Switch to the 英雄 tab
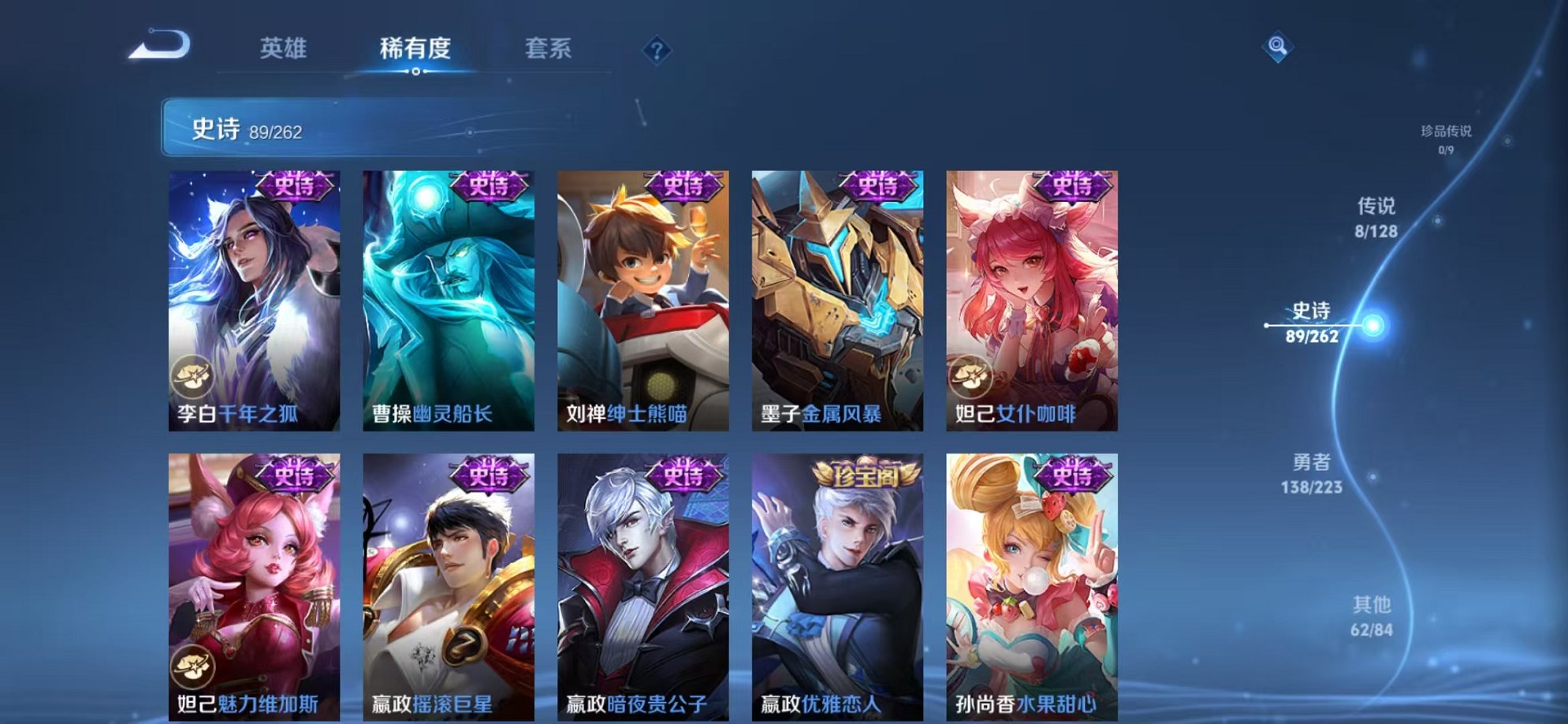Viewport: 1568px width, 724px height. pos(285,48)
